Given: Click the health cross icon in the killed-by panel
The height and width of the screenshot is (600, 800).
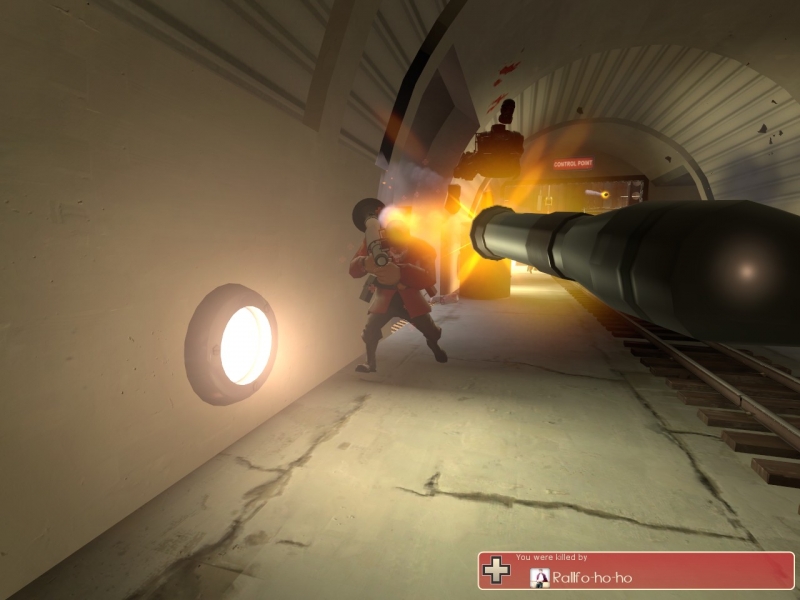Looking at the screenshot, I should pyautogui.click(x=497, y=571).
